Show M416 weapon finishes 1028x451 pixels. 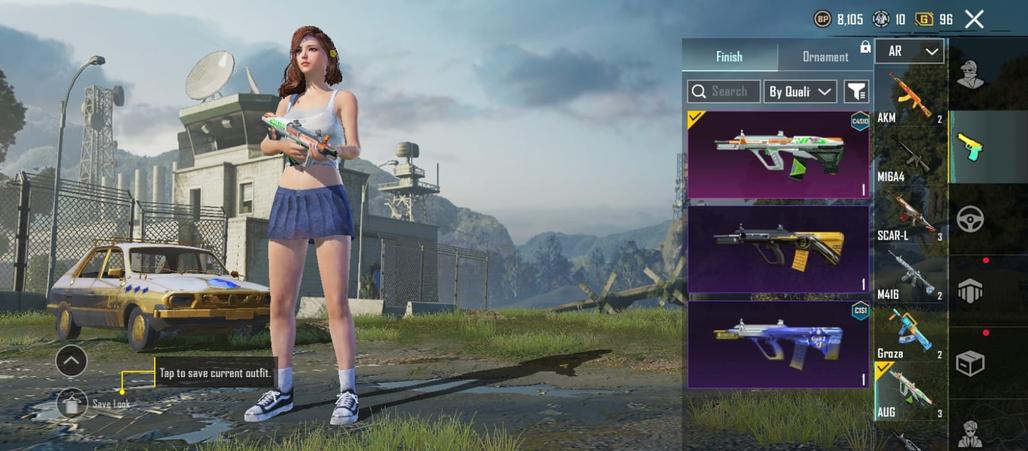tap(910, 274)
